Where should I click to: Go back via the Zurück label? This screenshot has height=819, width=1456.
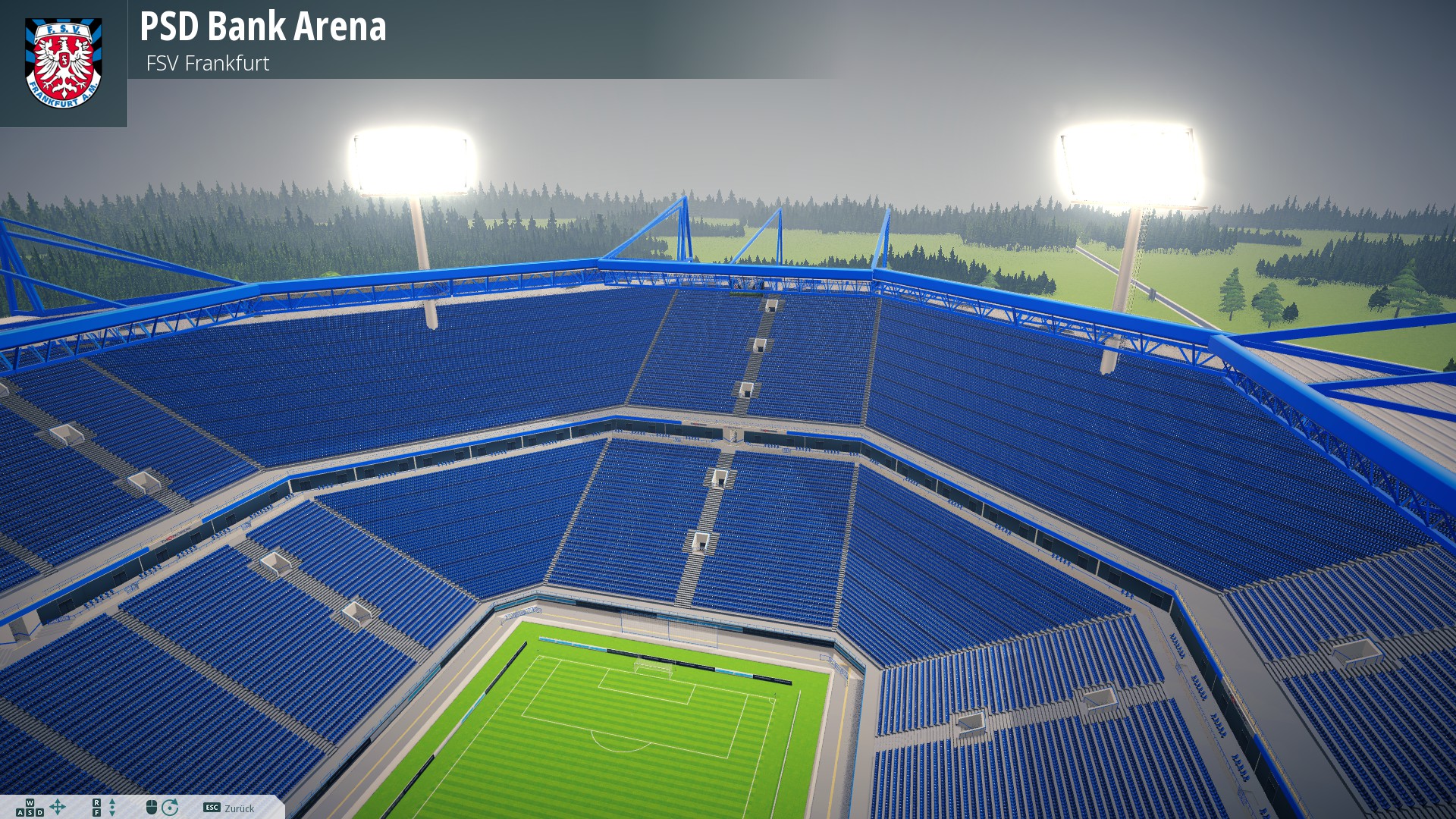coord(239,808)
